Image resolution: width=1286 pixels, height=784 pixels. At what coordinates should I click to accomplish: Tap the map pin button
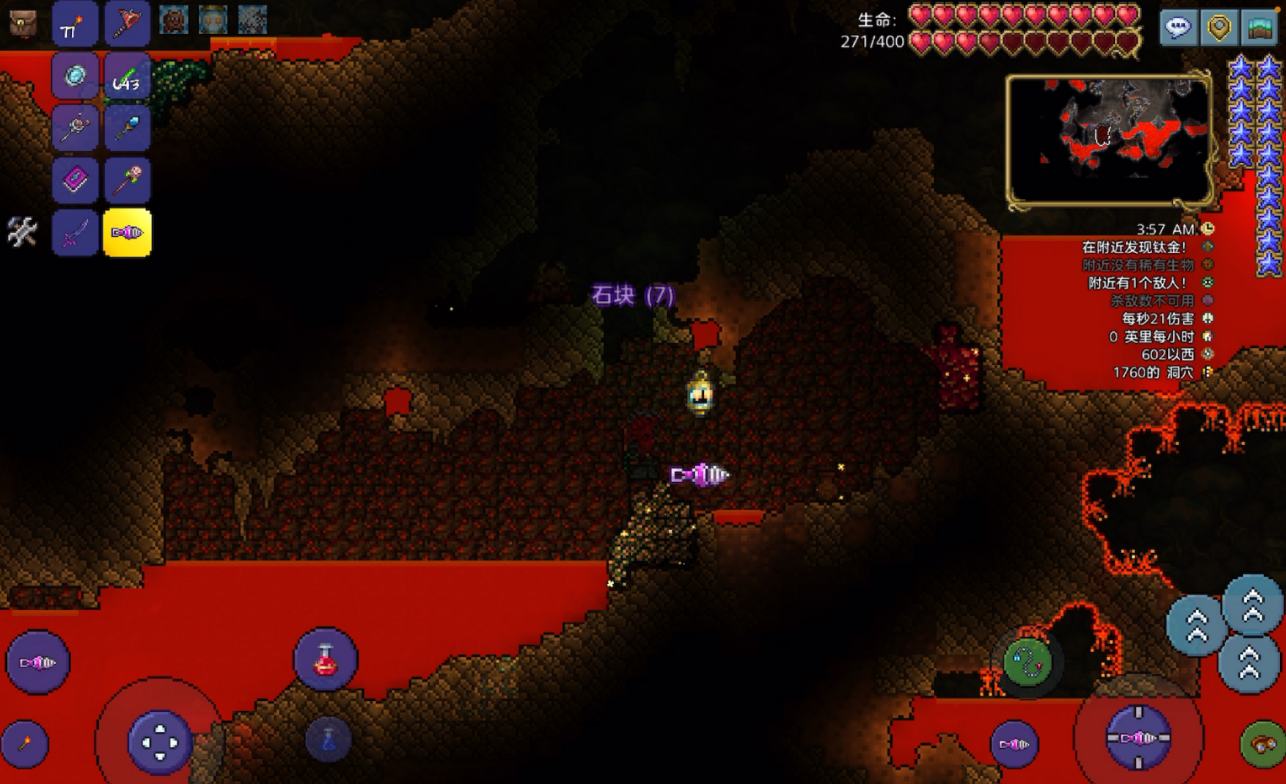1219,27
